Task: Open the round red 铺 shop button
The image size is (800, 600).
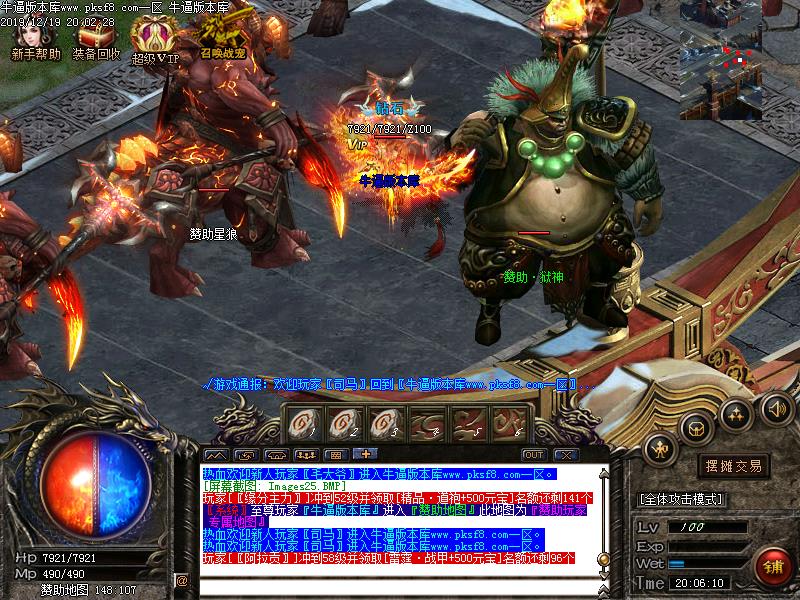Action: tap(773, 567)
